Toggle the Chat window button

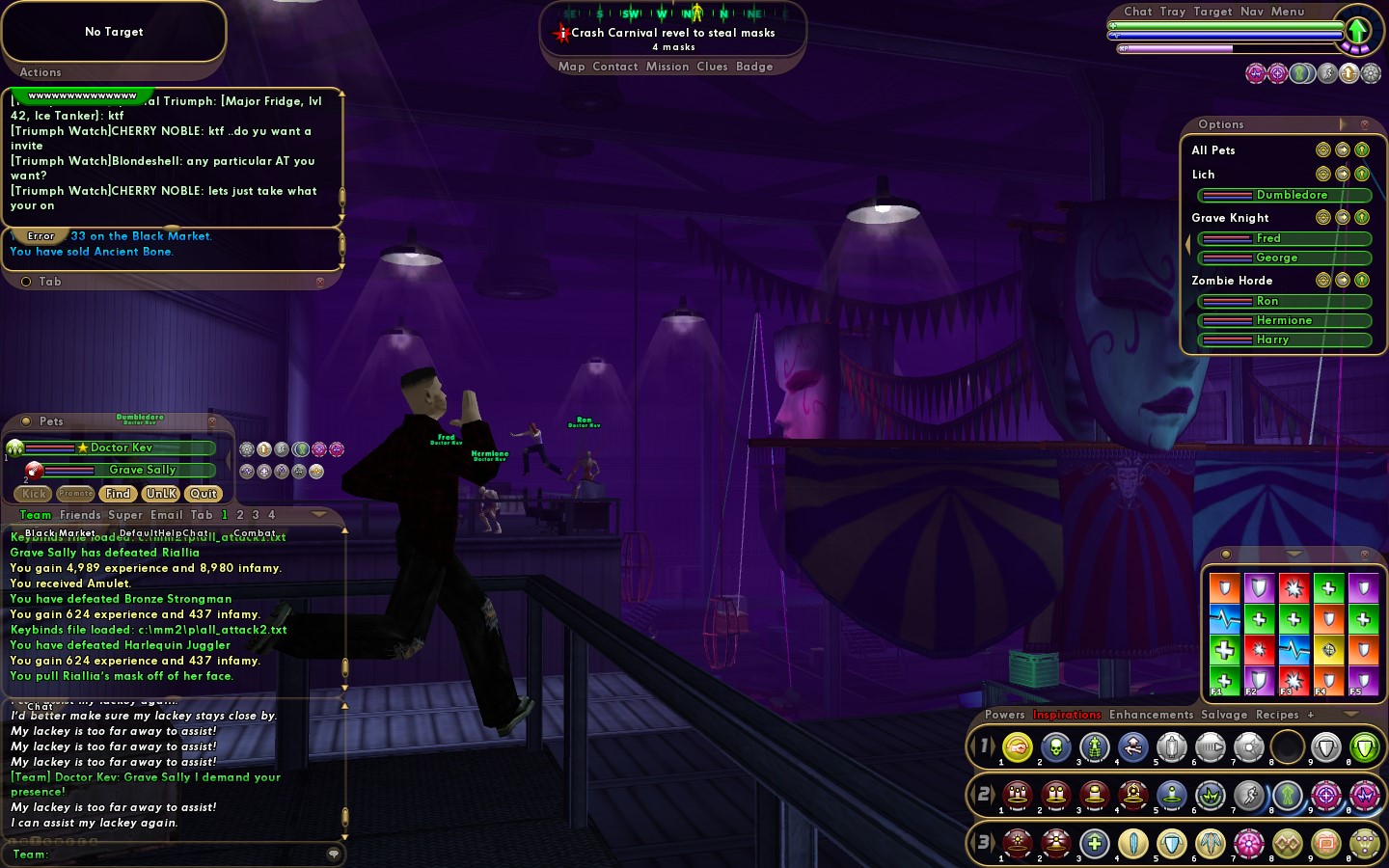coord(1137,12)
